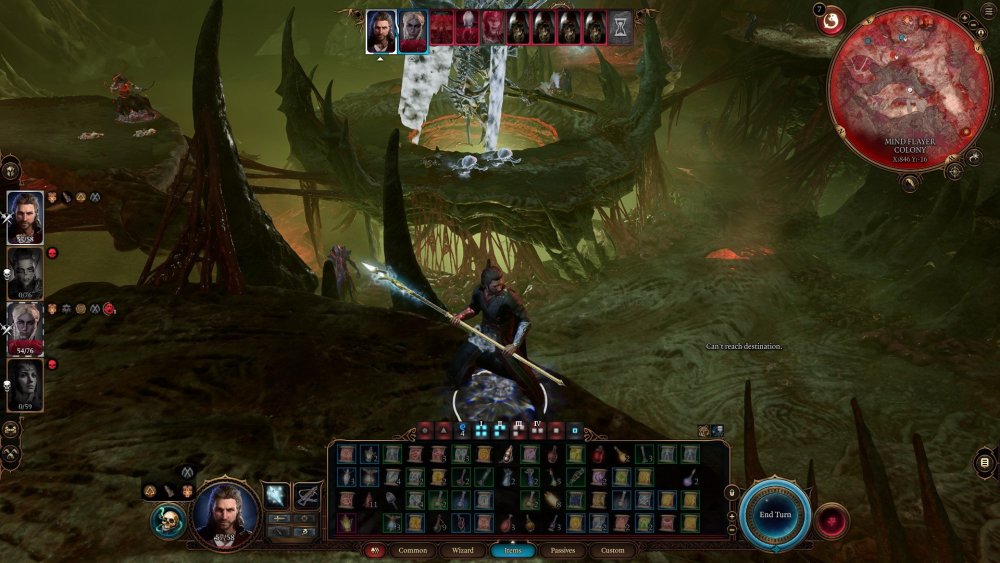The width and height of the screenshot is (1000, 563).
Task: End the current combat turn
Action: [775, 514]
